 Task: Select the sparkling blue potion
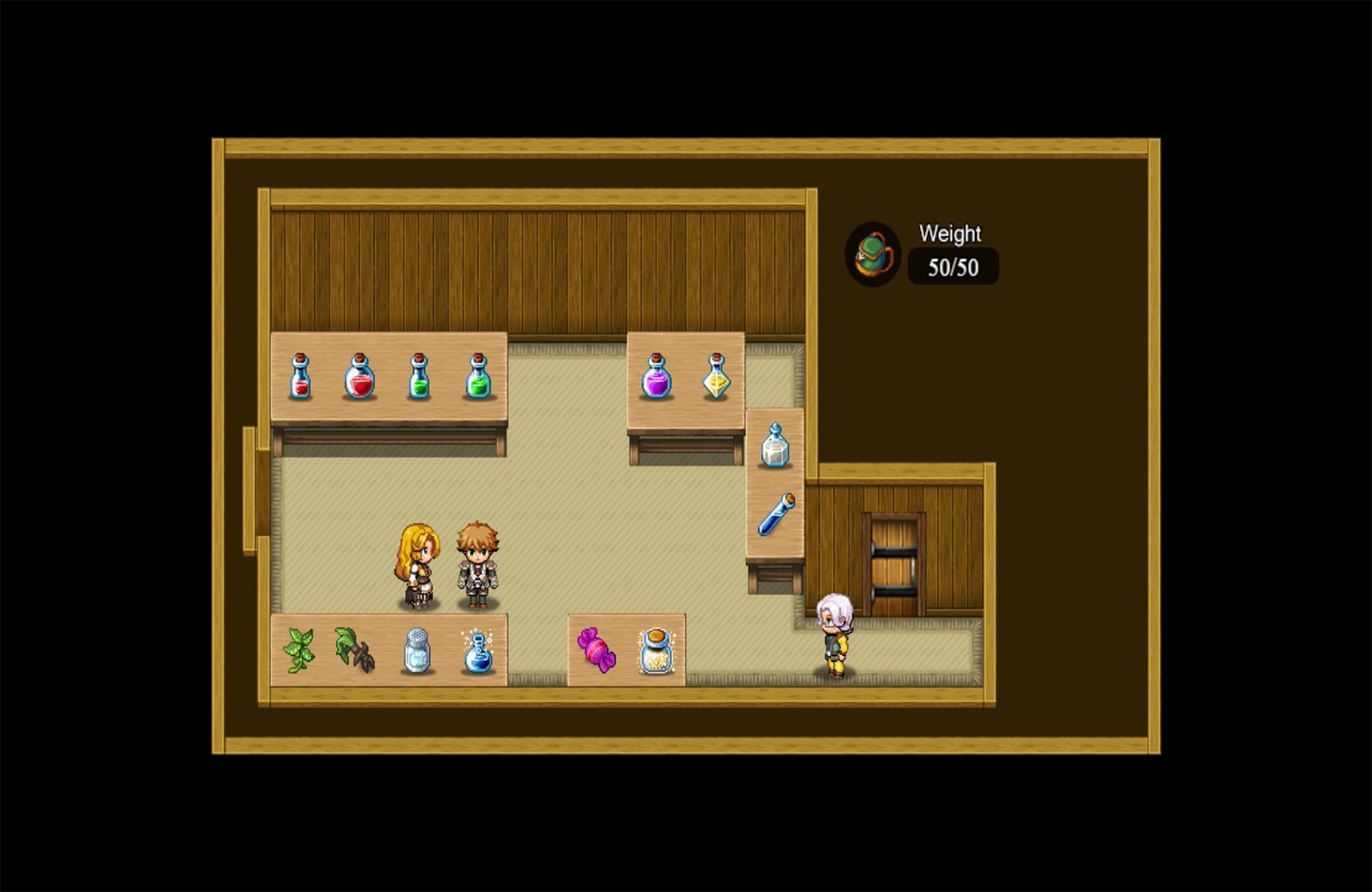pos(476,652)
